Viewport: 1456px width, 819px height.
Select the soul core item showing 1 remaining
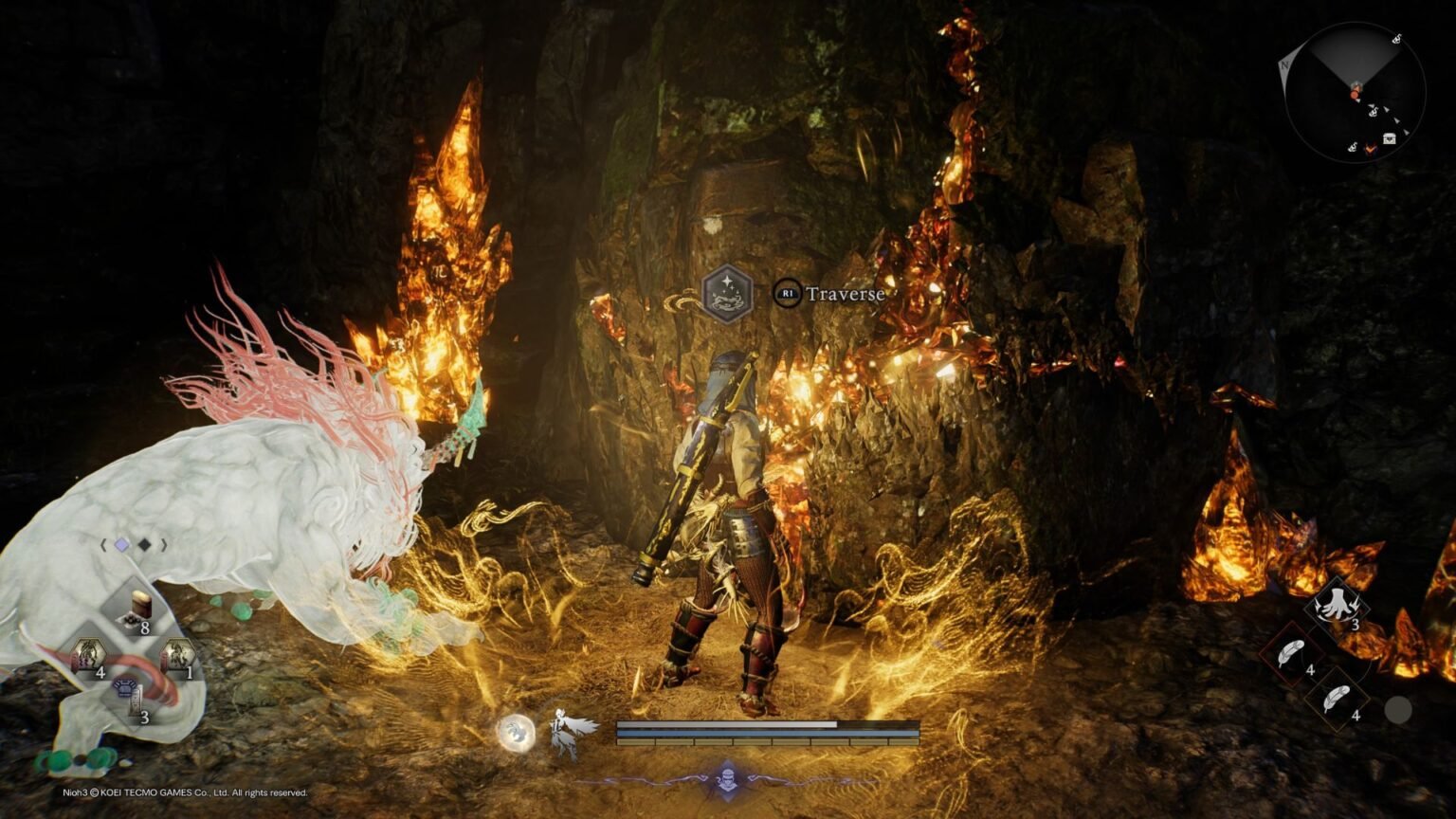tap(179, 653)
